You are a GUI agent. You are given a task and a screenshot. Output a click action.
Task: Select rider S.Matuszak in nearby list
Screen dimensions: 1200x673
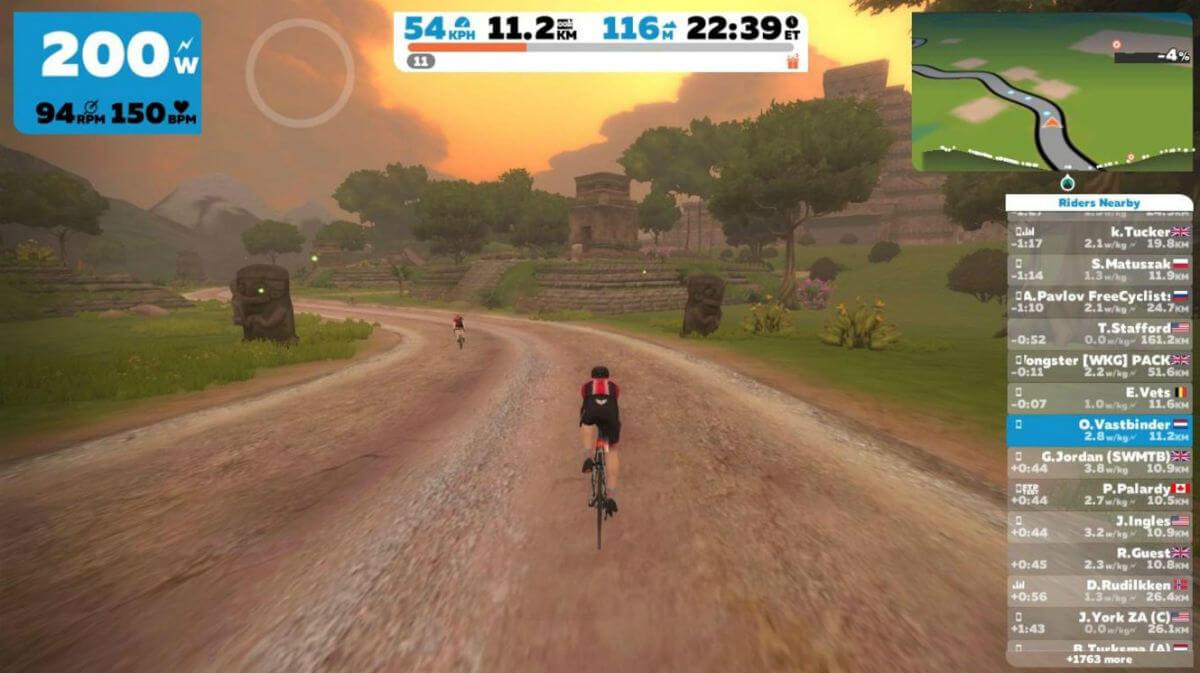click(x=1099, y=269)
